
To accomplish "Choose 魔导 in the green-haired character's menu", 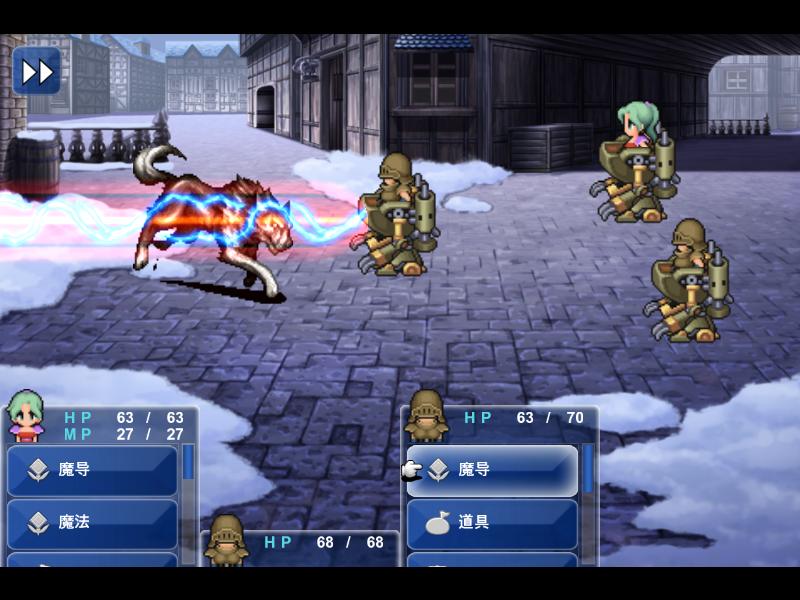I will 92,470.
